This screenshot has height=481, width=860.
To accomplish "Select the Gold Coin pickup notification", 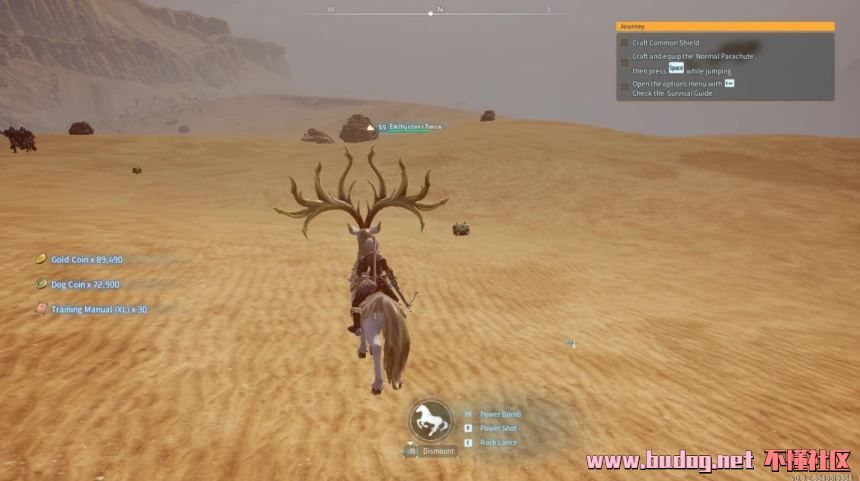I will pos(86,259).
